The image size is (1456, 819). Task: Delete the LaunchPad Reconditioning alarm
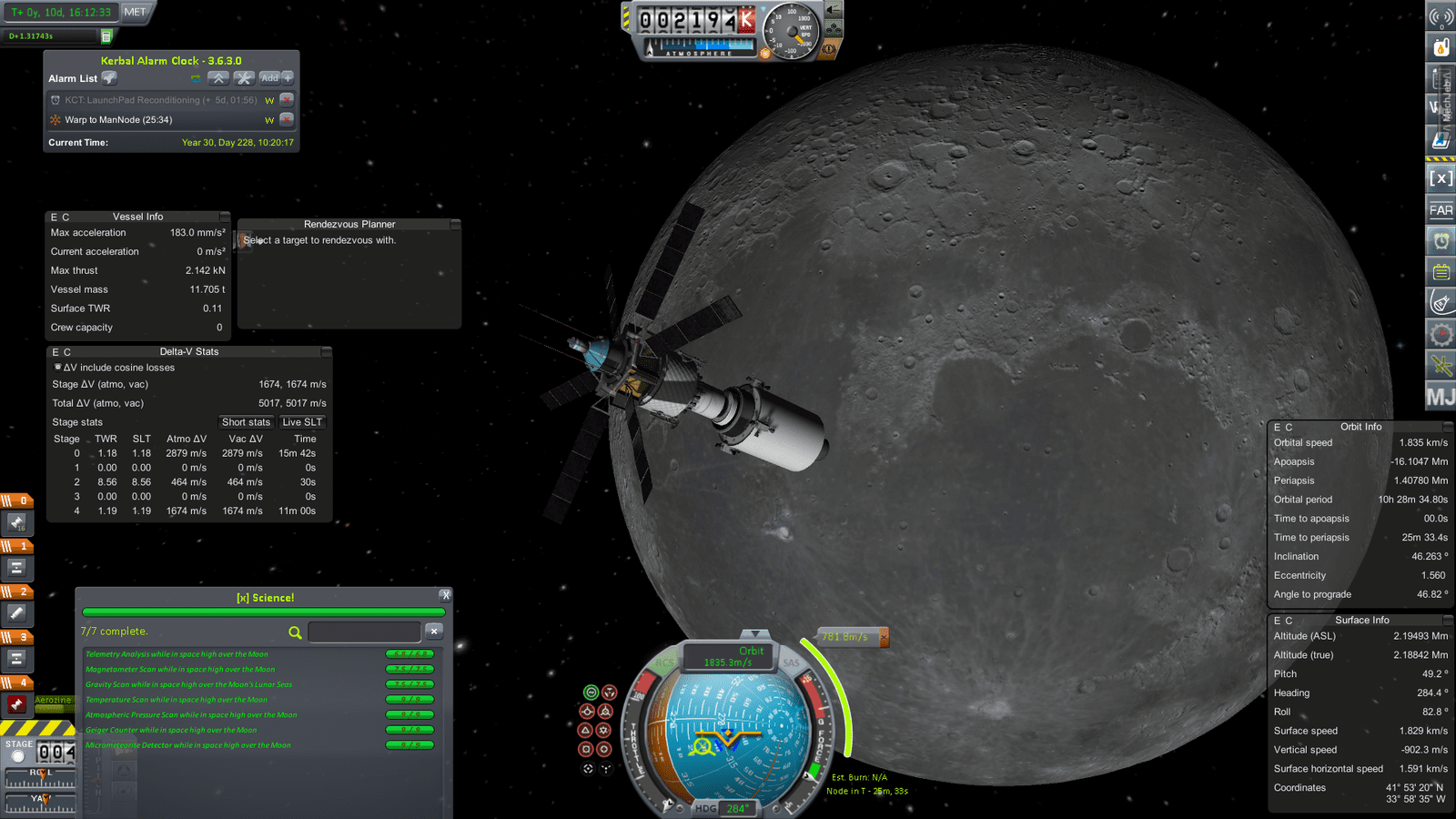287,99
